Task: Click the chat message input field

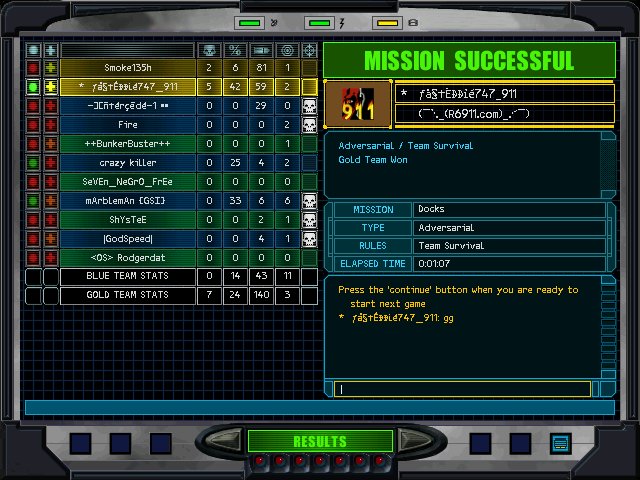Action: click(x=463, y=389)
